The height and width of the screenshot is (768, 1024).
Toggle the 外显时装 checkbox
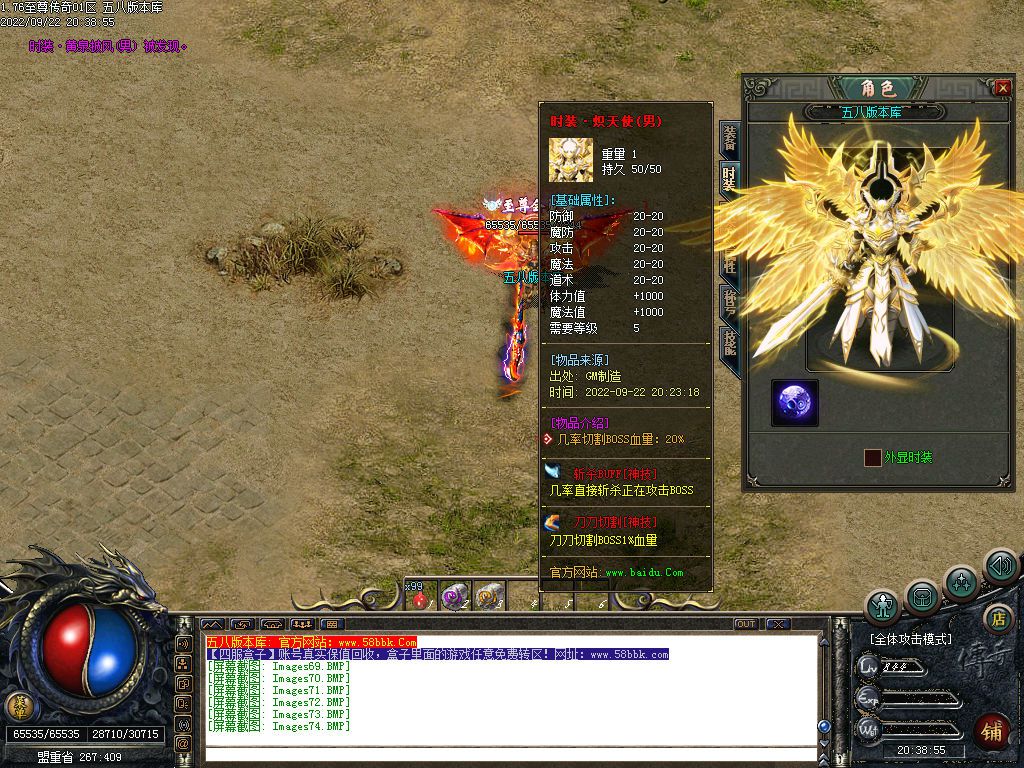(873, 457)
